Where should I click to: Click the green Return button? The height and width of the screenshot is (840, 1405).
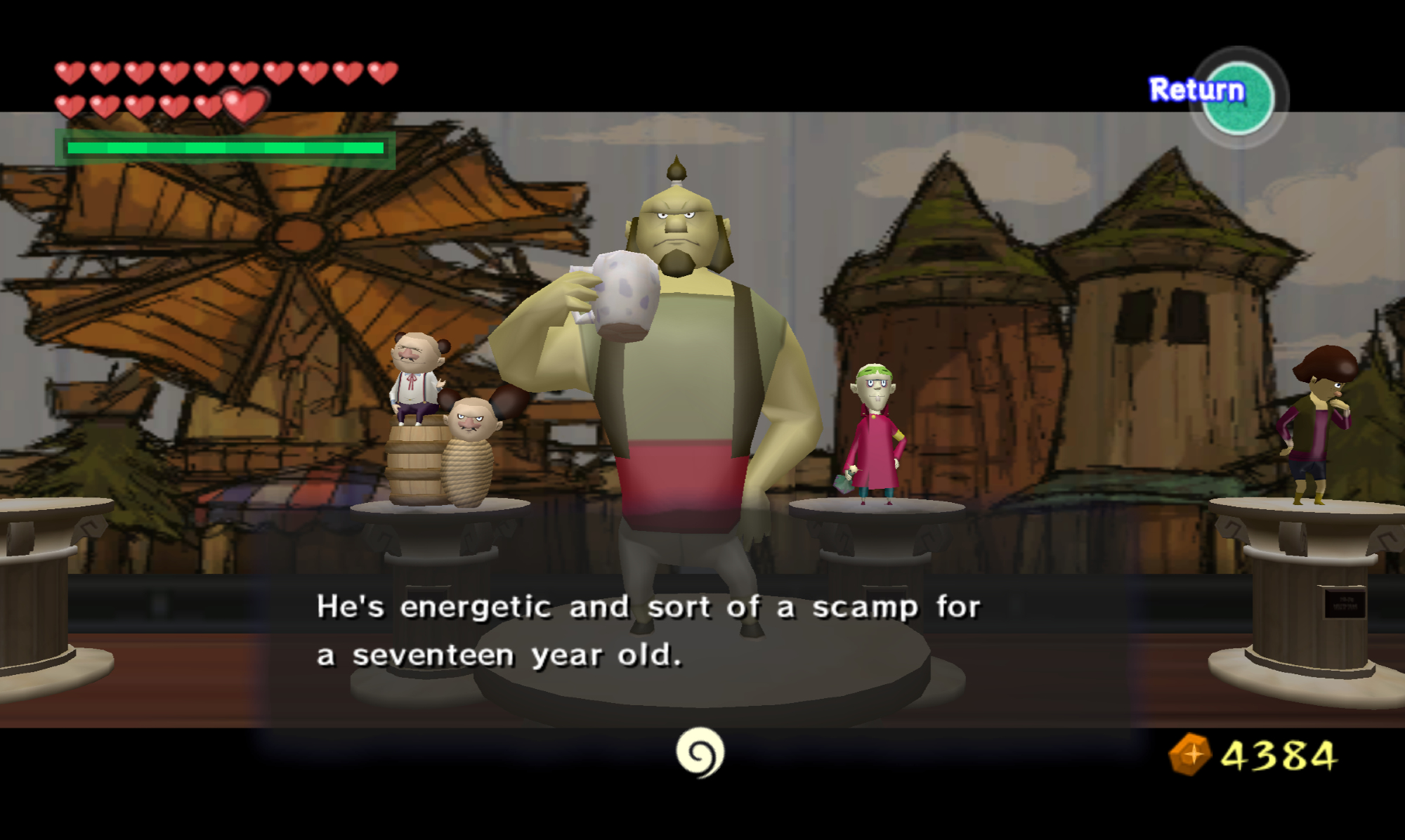1238,98
